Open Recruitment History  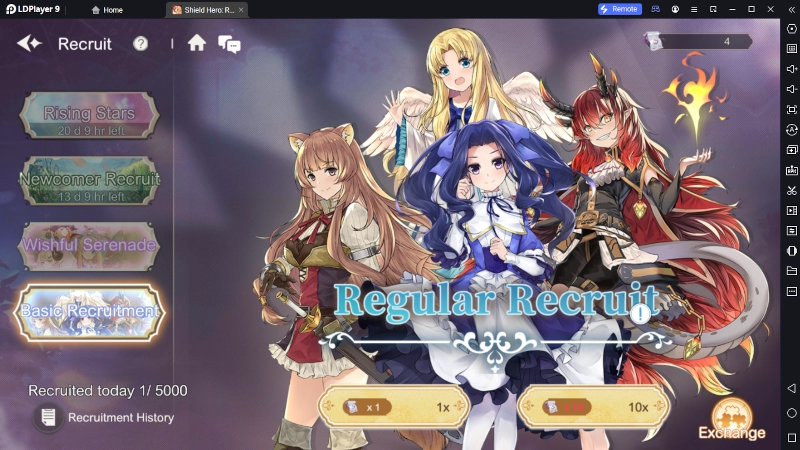105,417
